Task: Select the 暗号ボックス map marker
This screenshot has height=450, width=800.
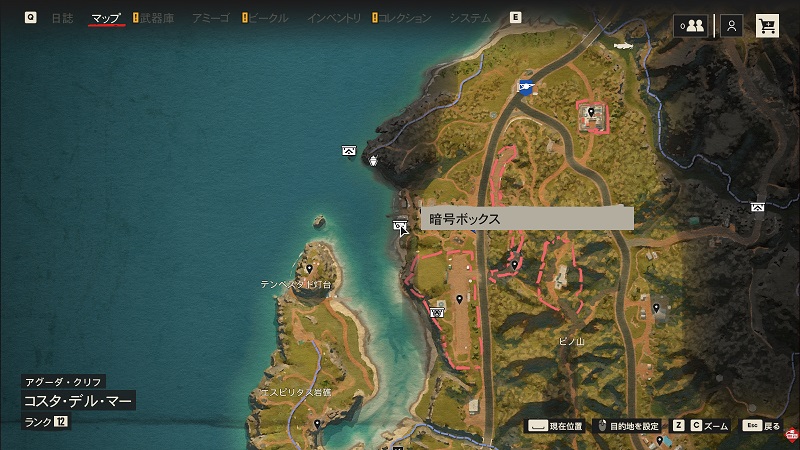Action: (400, 226)
